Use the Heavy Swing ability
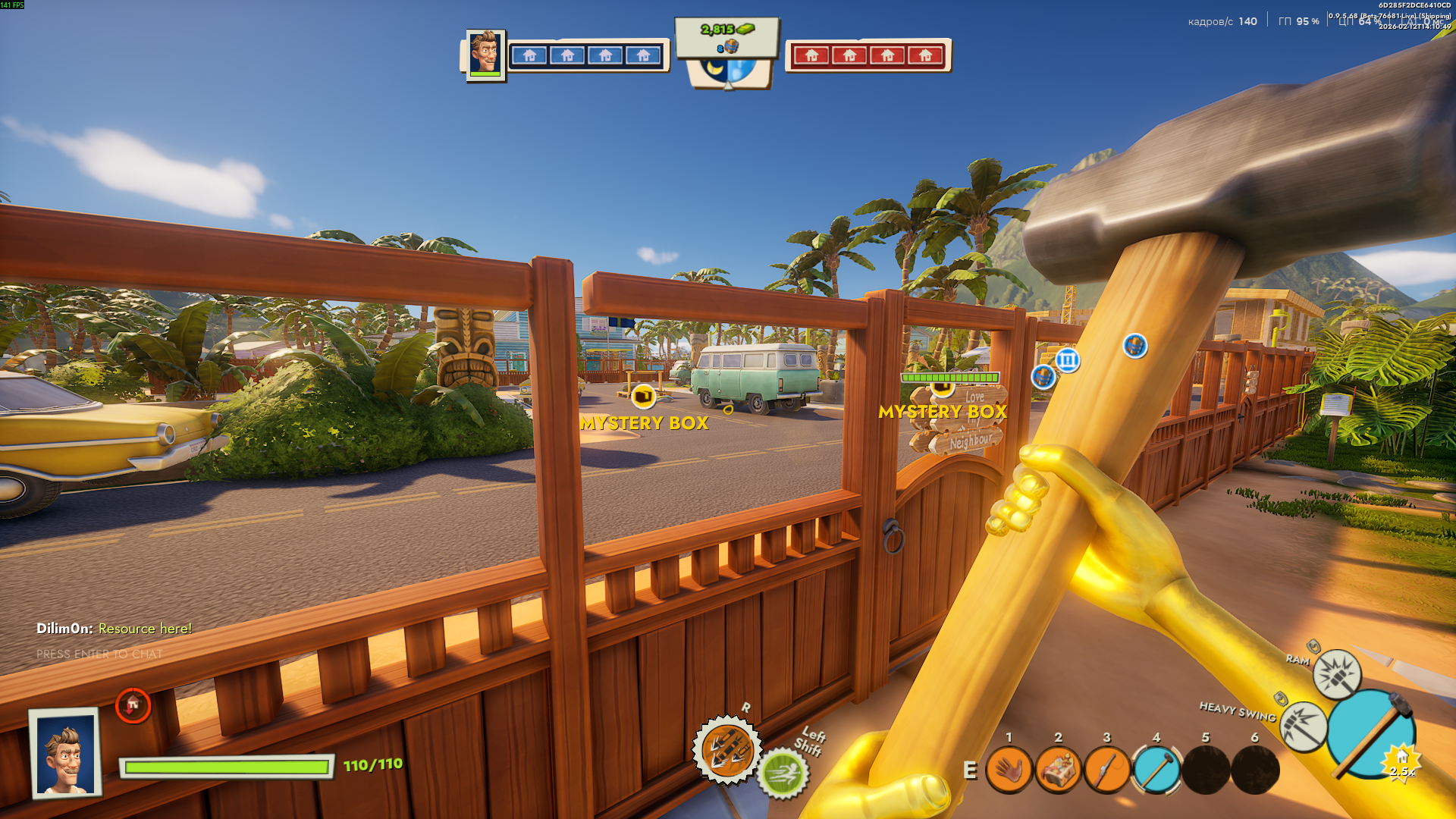 1304,726
